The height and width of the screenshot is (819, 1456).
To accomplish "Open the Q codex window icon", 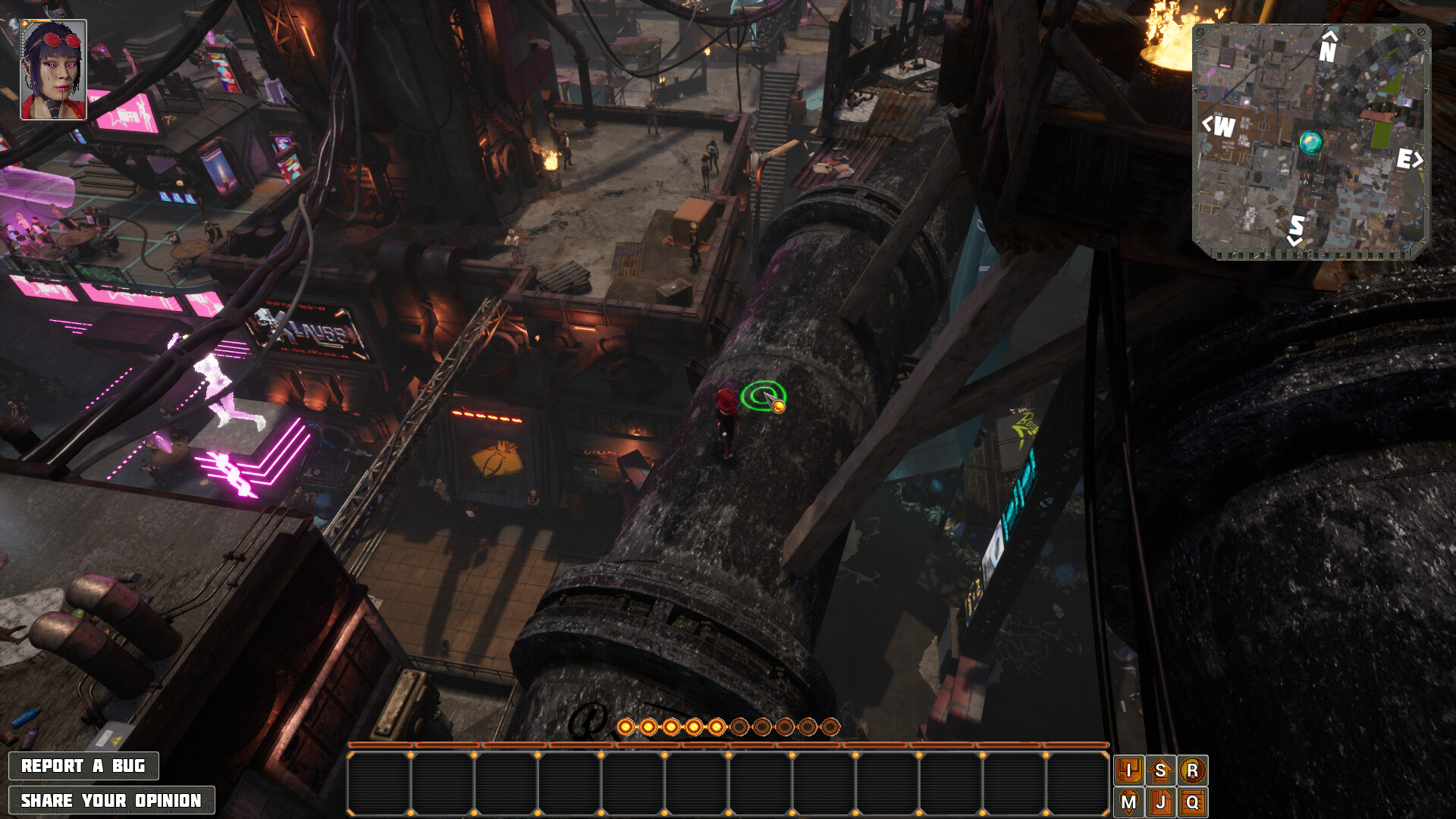I will 1194,801.
